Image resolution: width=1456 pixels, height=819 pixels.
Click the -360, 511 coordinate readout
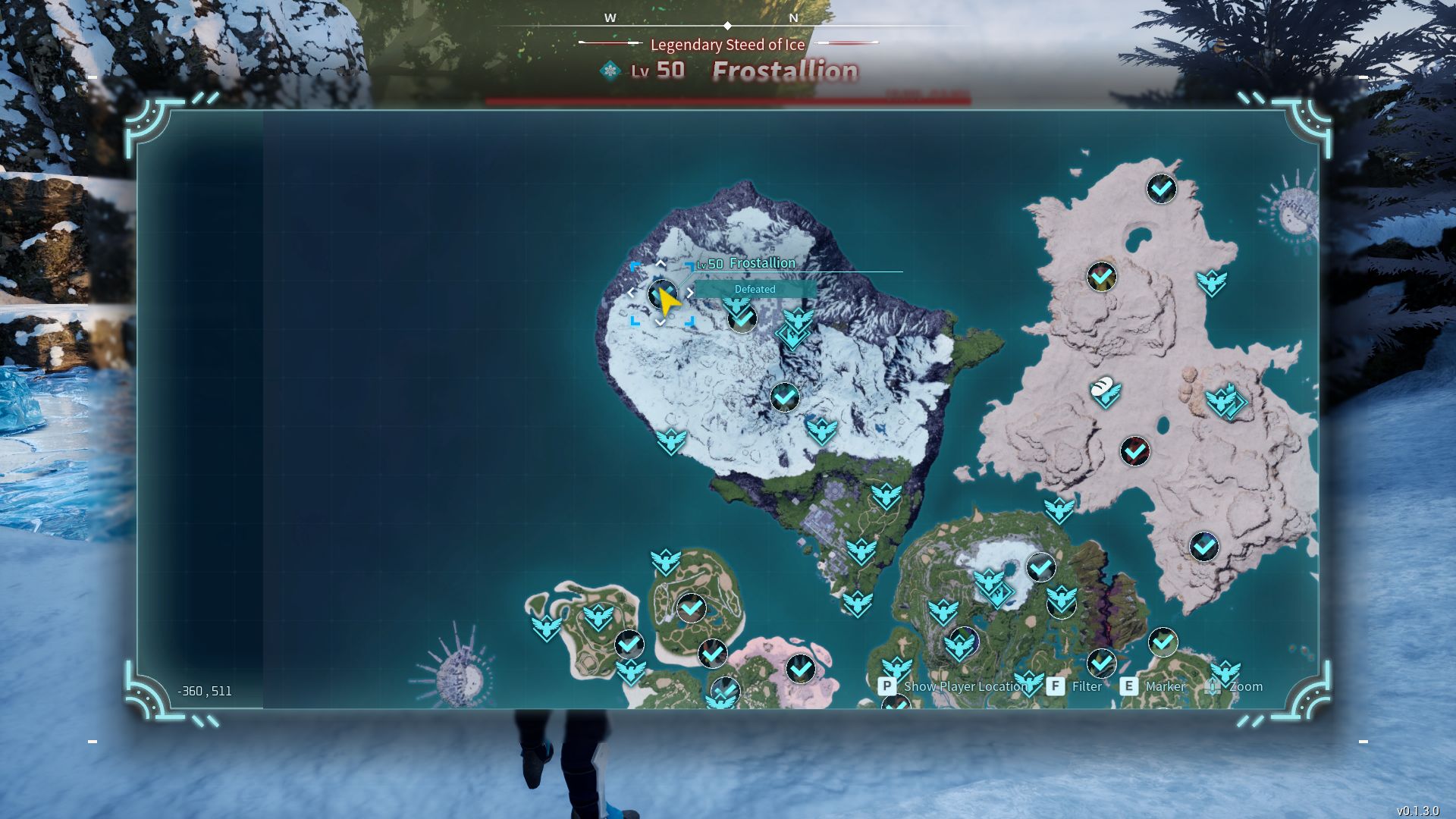pos(205,691)
